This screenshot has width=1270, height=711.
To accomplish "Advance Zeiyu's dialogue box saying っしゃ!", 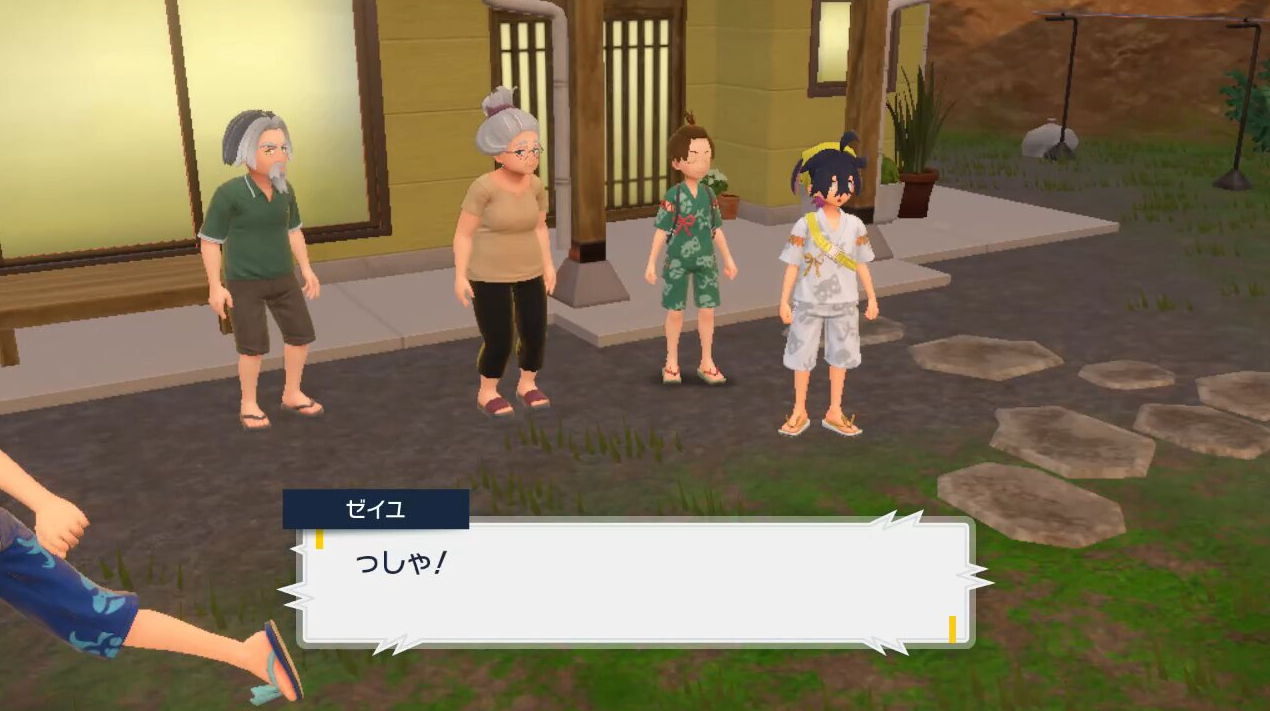I will click(635, 582).
